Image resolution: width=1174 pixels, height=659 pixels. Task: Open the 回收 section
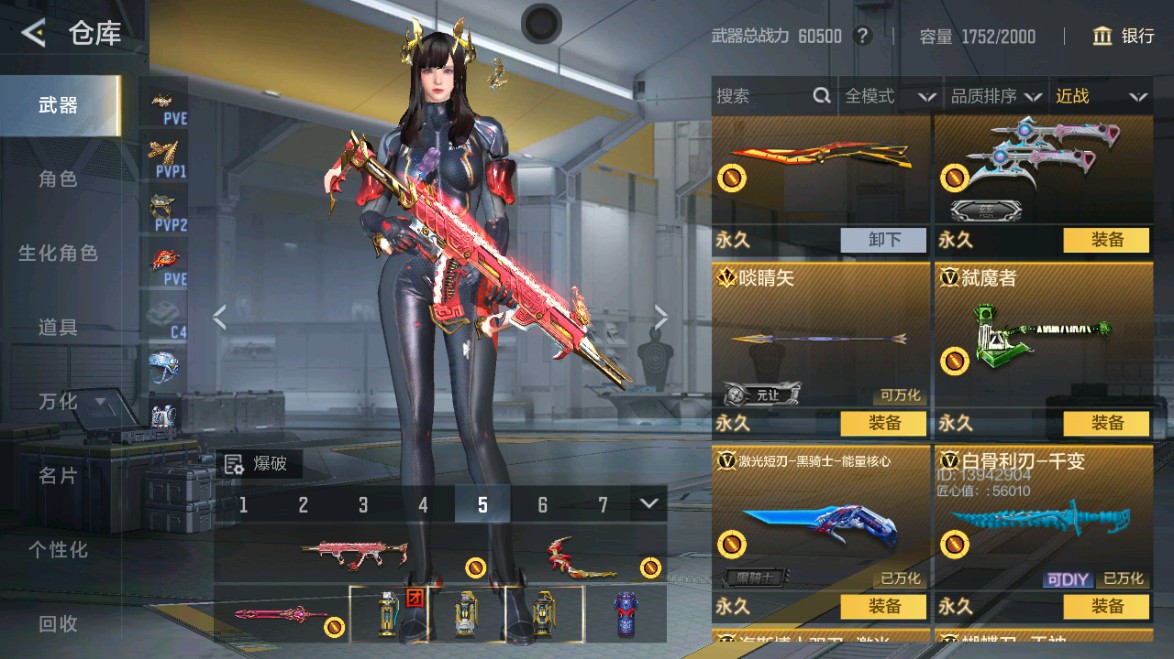(58, 623)
